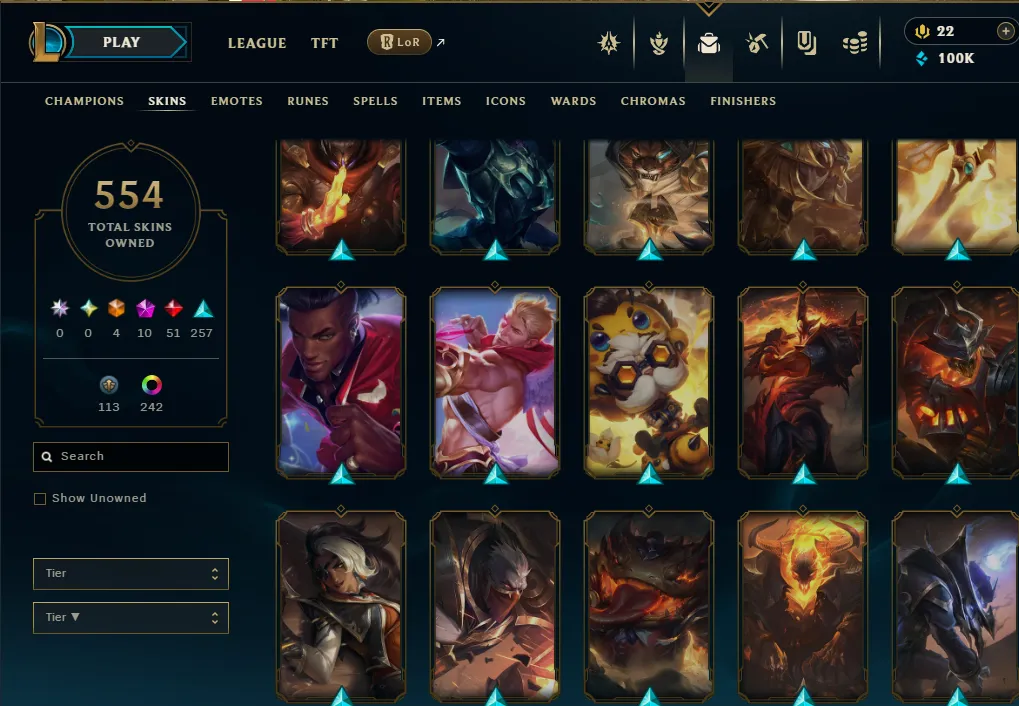This screenshot has height=706, width=1019.
Task: Select the yellow bee Teemo skin card
Action: click(649, 380)
